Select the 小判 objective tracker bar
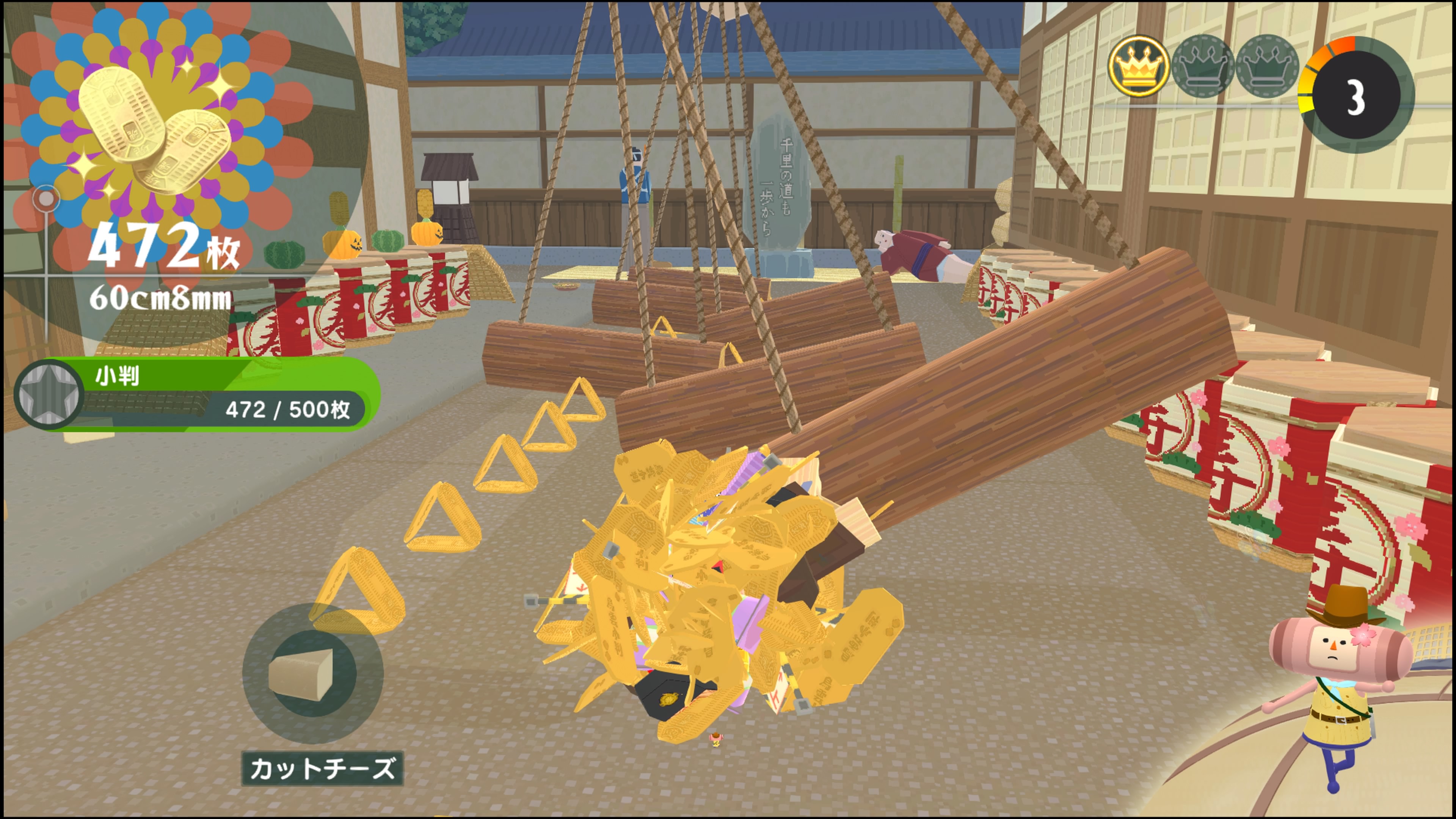Screen dimensions: 1456x819 226,394
